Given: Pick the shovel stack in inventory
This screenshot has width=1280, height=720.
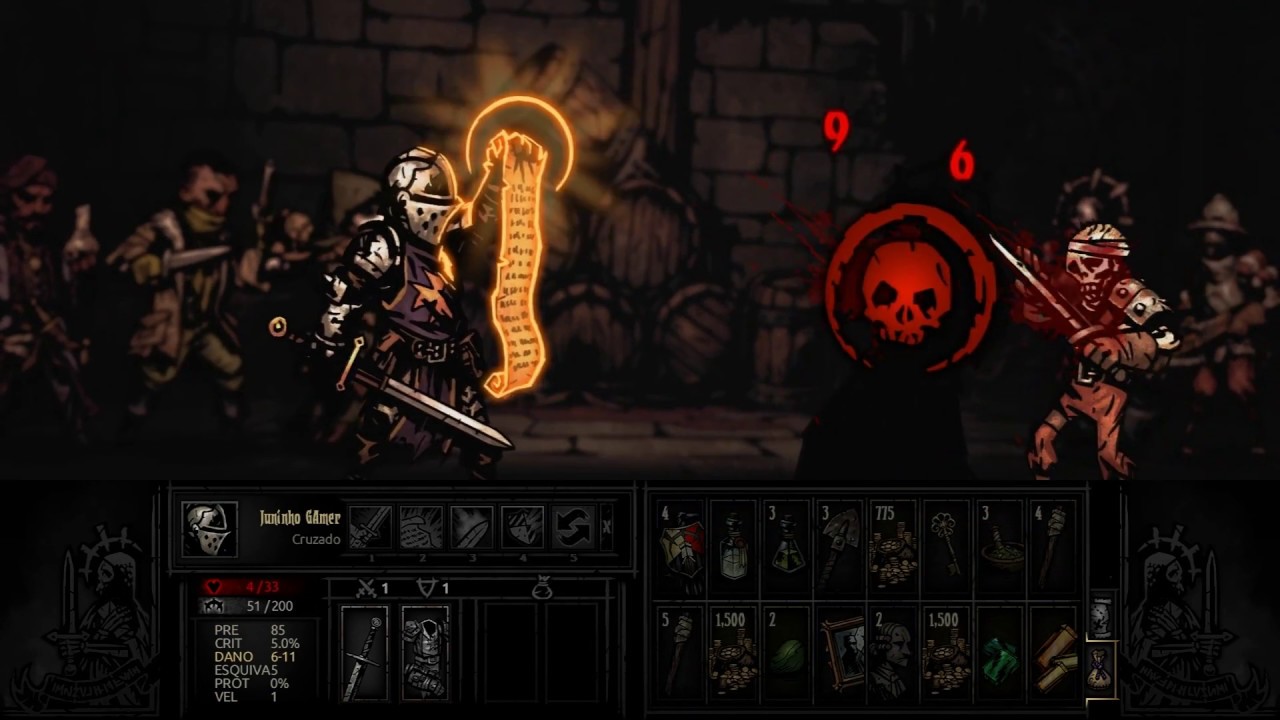Looking at the screenshot, I should [x=840, y=546].
